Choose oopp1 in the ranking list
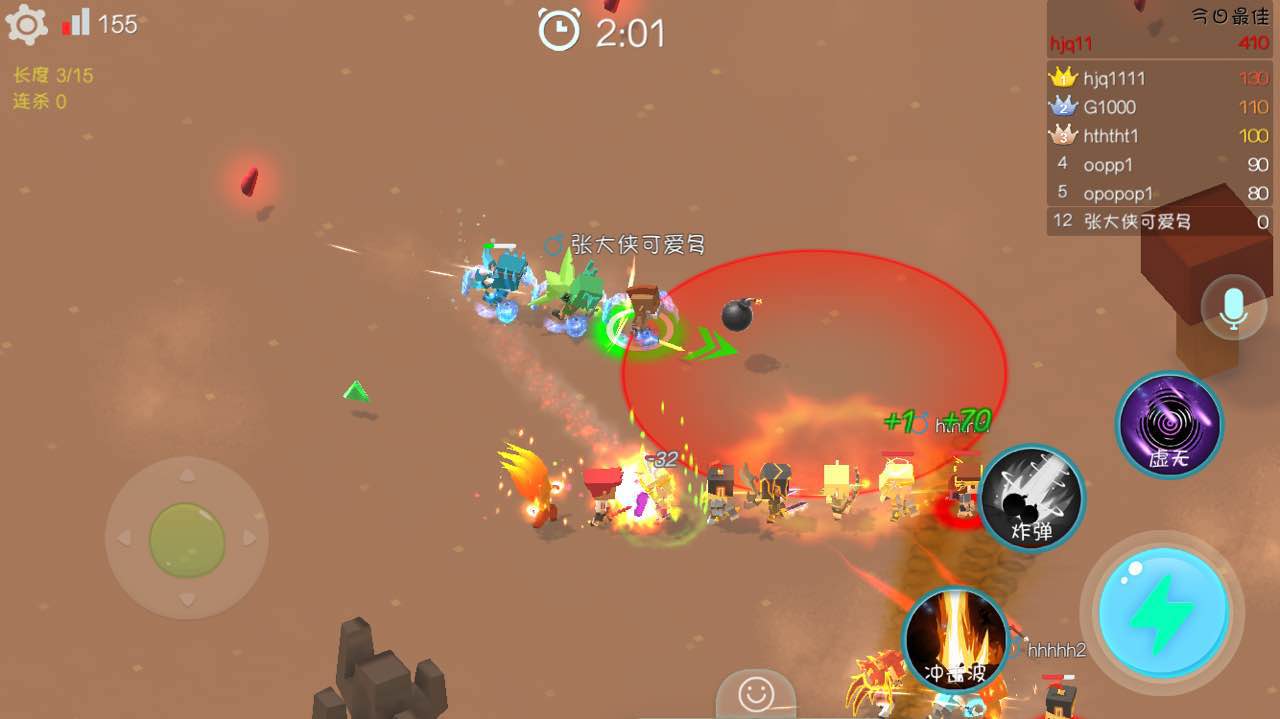Viewport: 1280px width, 719px height. pyautogui.click(x=1158, y=165)
